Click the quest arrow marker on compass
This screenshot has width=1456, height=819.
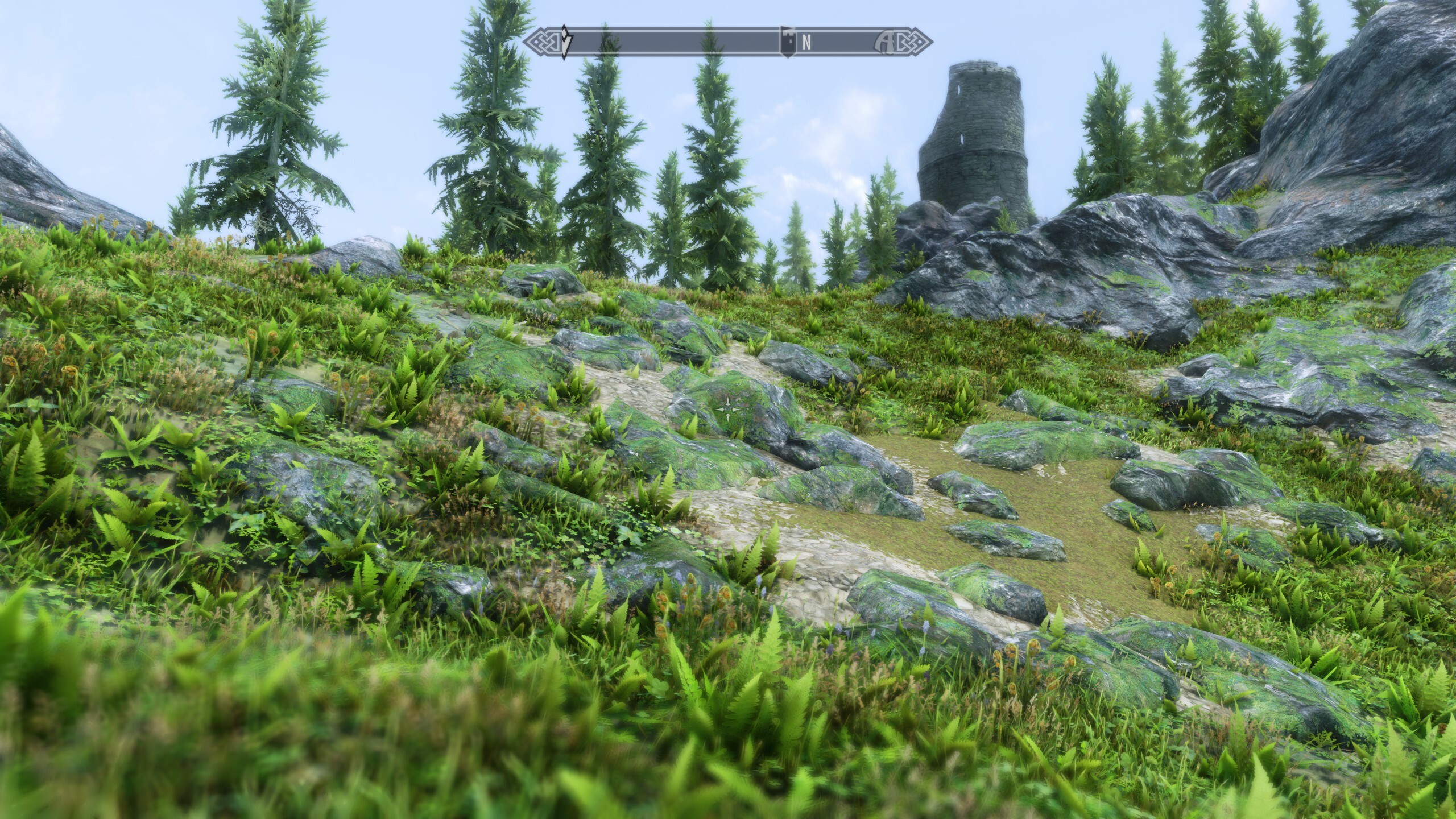565,42
